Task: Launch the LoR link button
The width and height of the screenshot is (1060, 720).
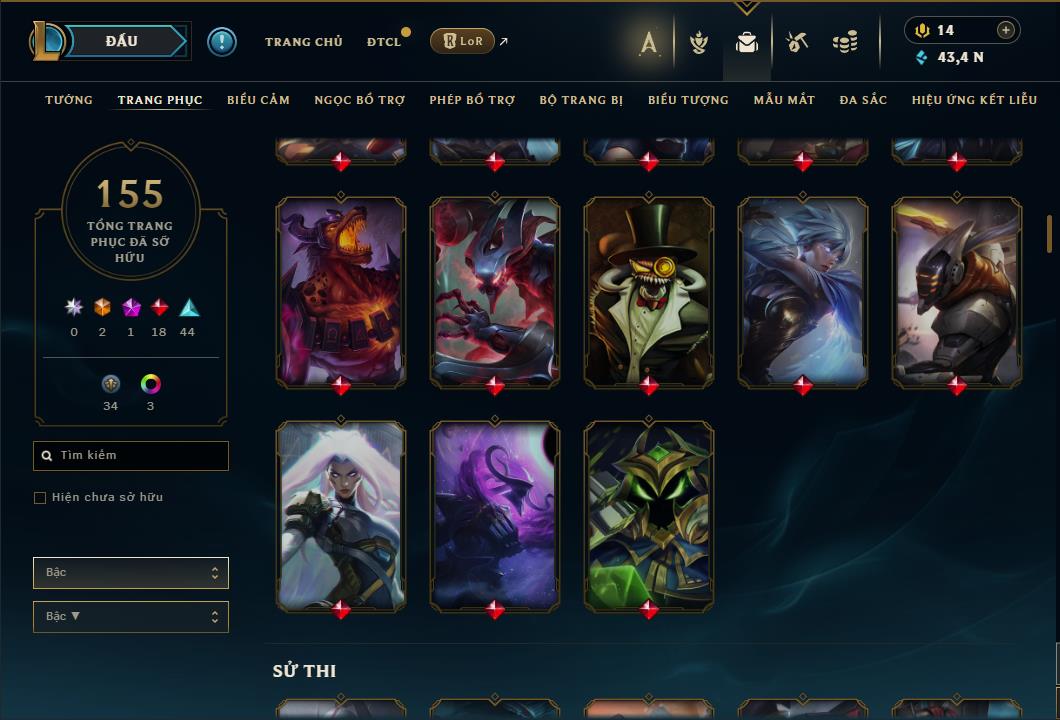Action: coord(461,41)
